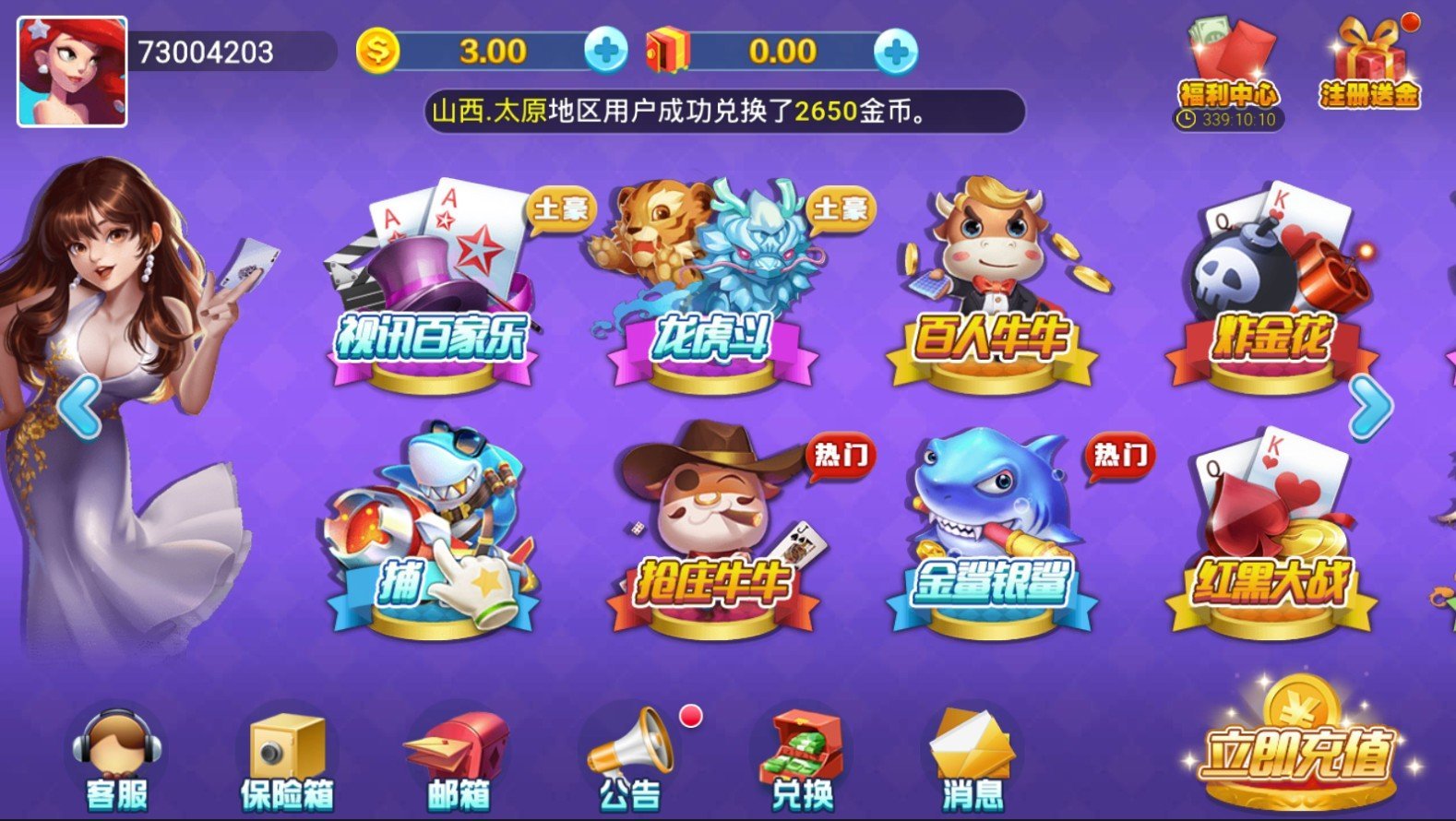Click the left arrow to page games
Screen dimensions: 1456x821
click(78, 406)
